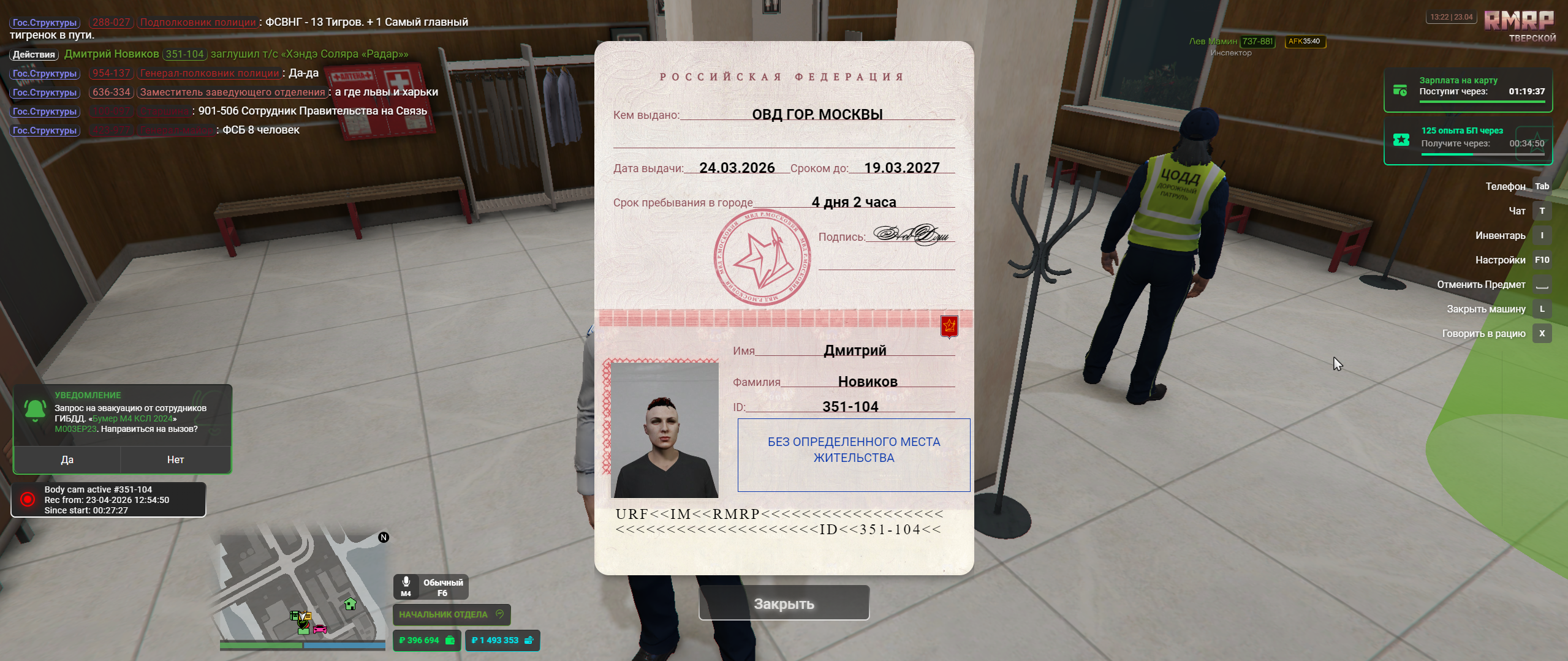Click the Гос.Структуры tag on the top chat line

pyautogui.click(x=45, y=23)
